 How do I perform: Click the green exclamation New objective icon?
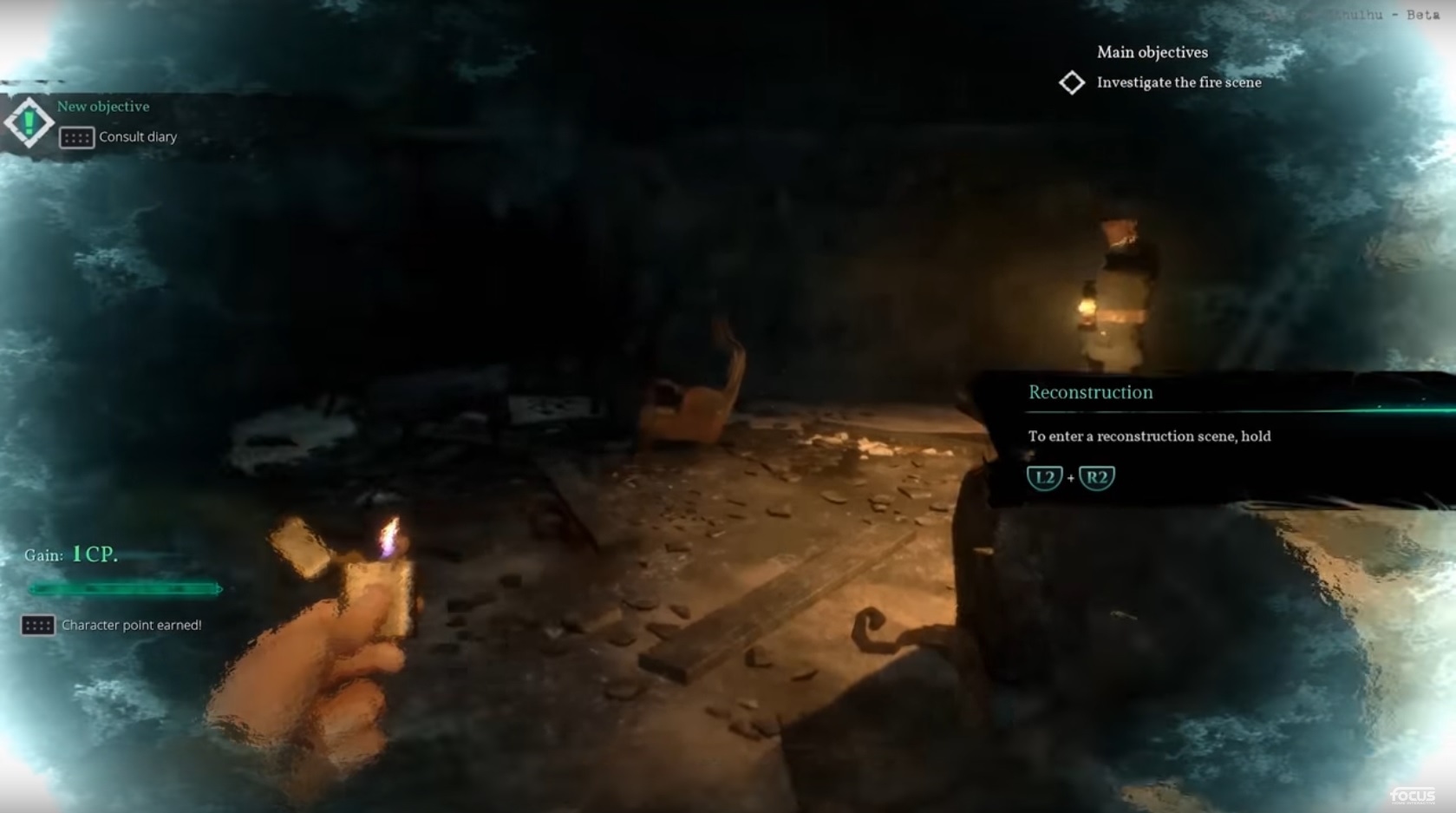[x=29, y=122]
